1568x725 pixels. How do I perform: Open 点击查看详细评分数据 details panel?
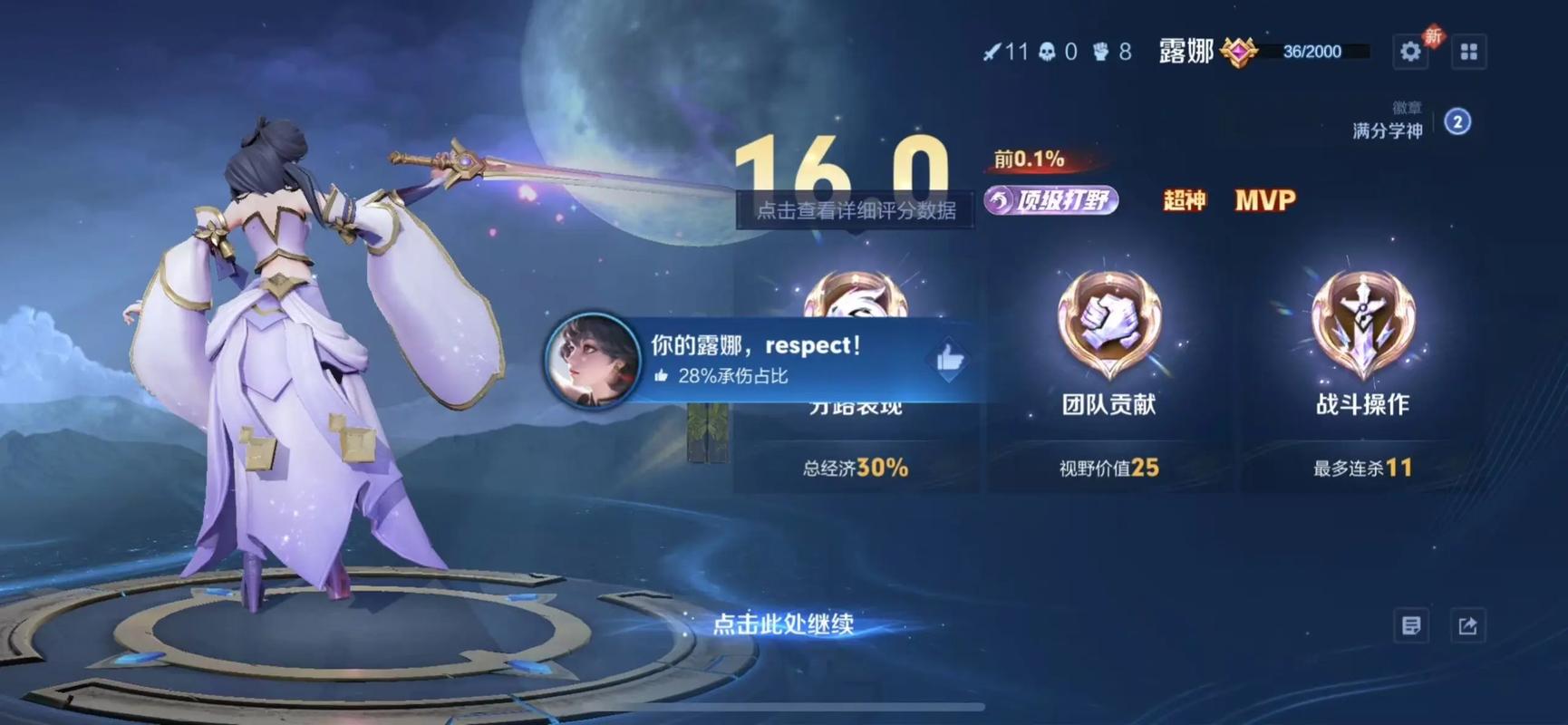click(x=857, y=209)
